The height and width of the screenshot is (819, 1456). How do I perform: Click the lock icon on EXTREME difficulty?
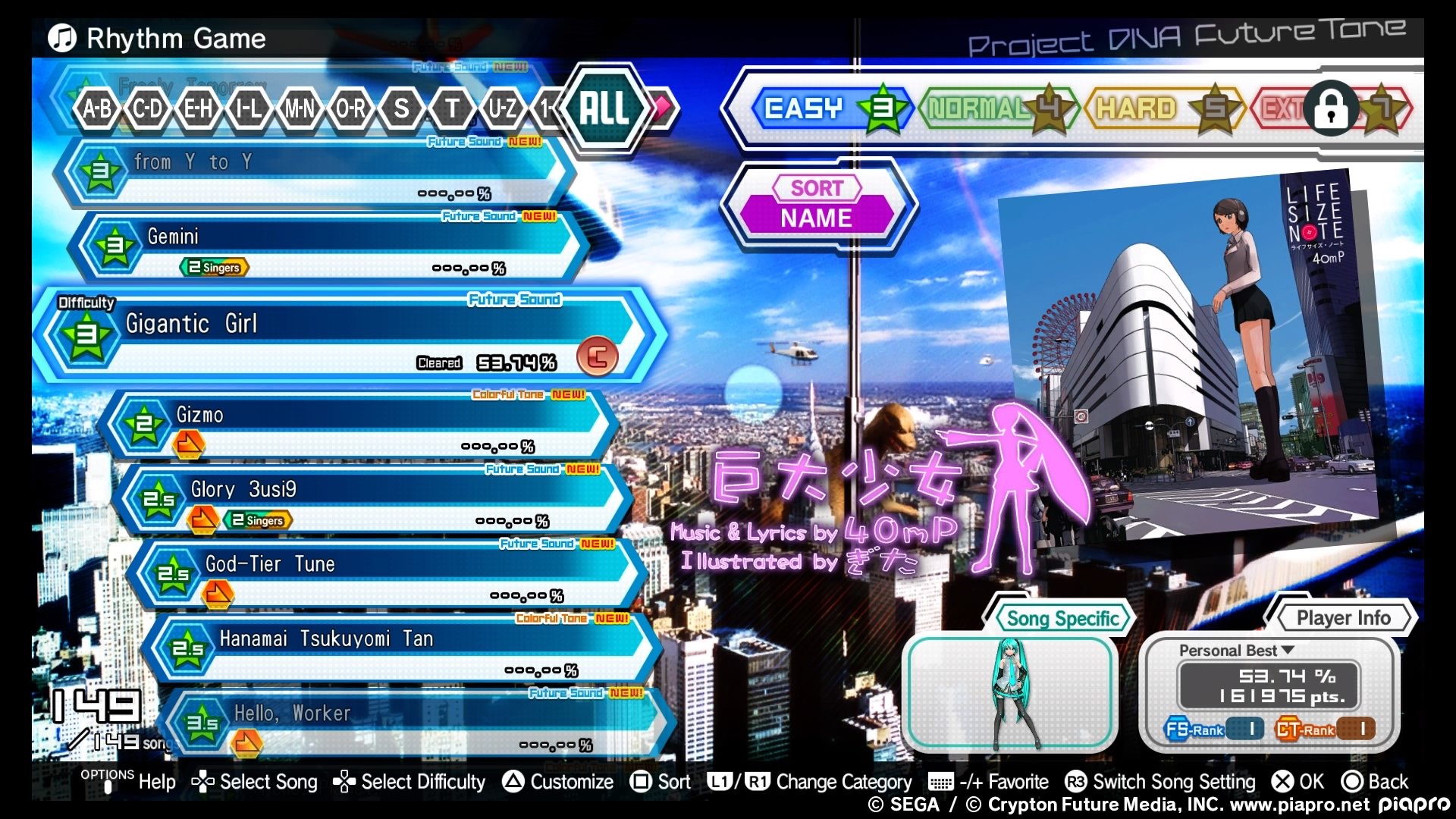(x=1332, y=108)
